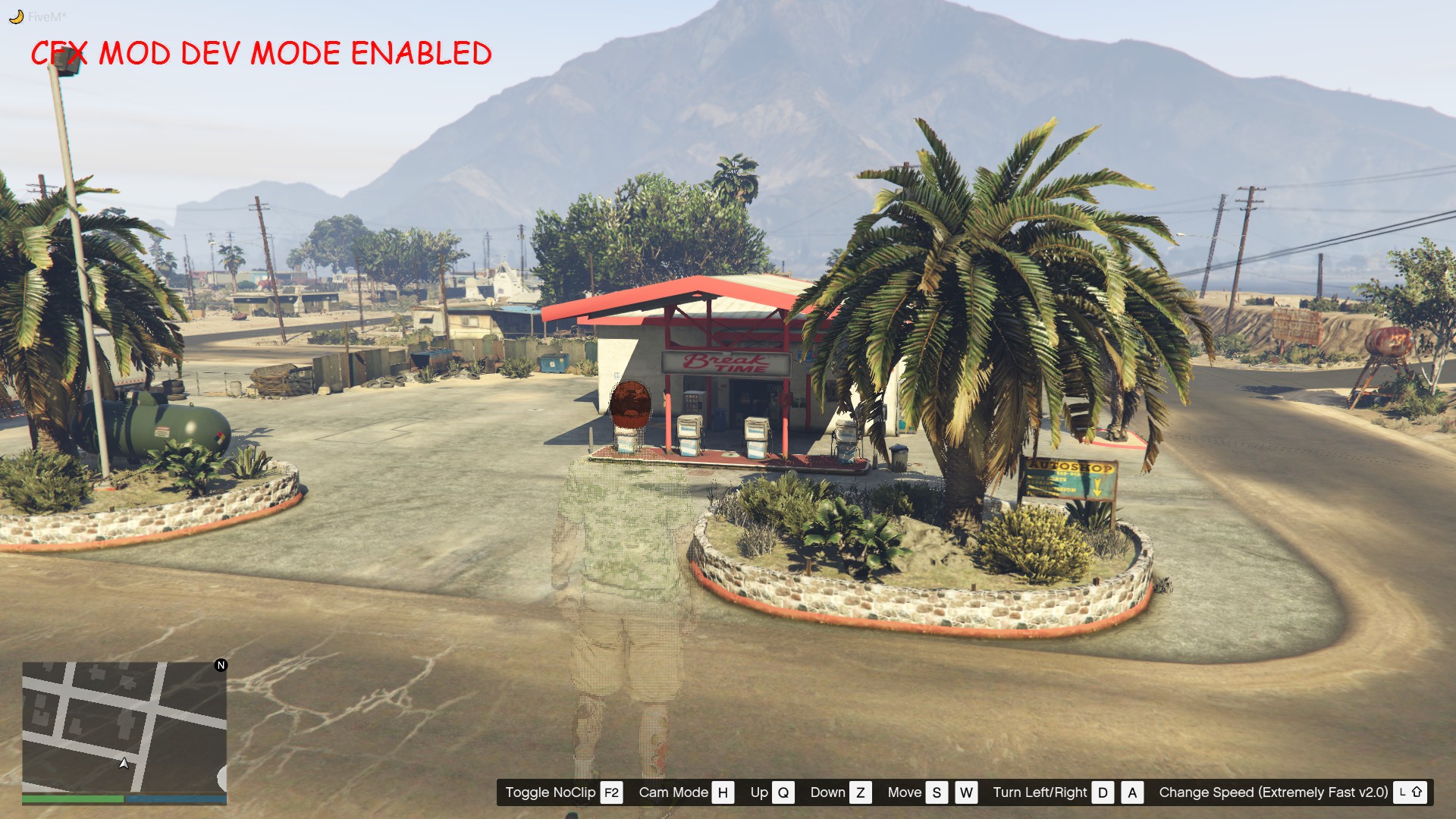Click the player arrow on the minimap
Screen dimensions: 1456x819
123,764
